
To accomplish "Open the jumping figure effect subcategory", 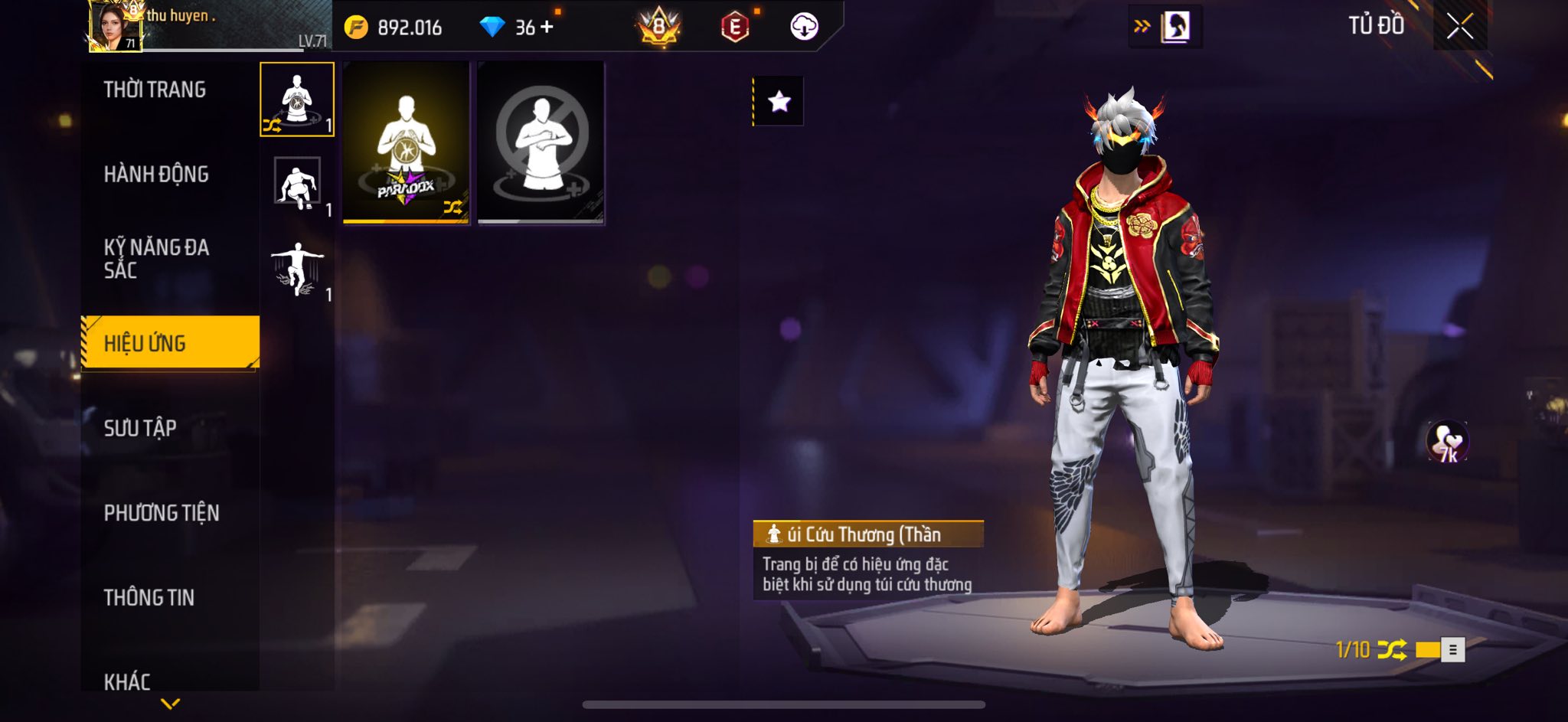I will (297, 270).
